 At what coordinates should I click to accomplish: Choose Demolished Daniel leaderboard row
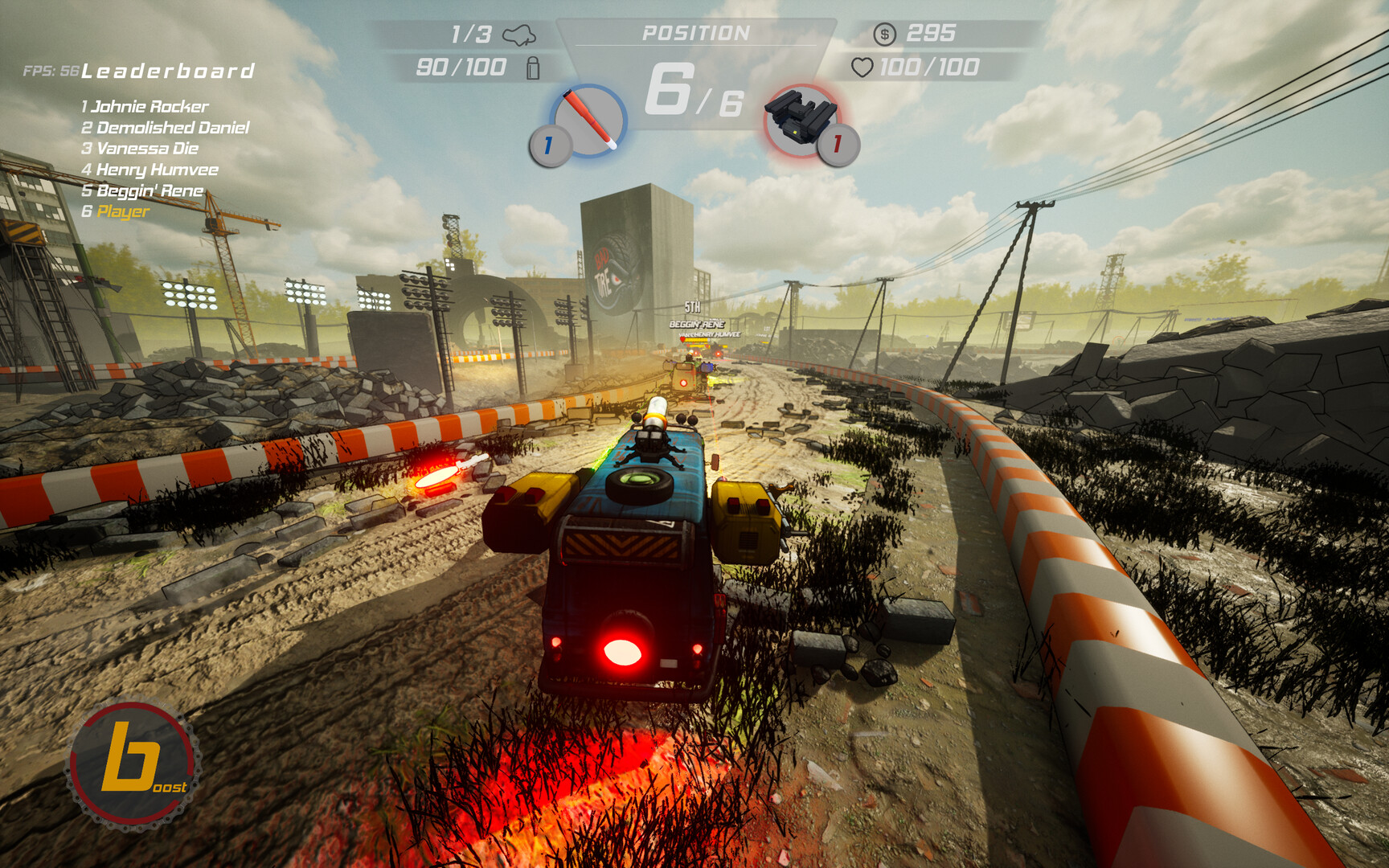166,127
